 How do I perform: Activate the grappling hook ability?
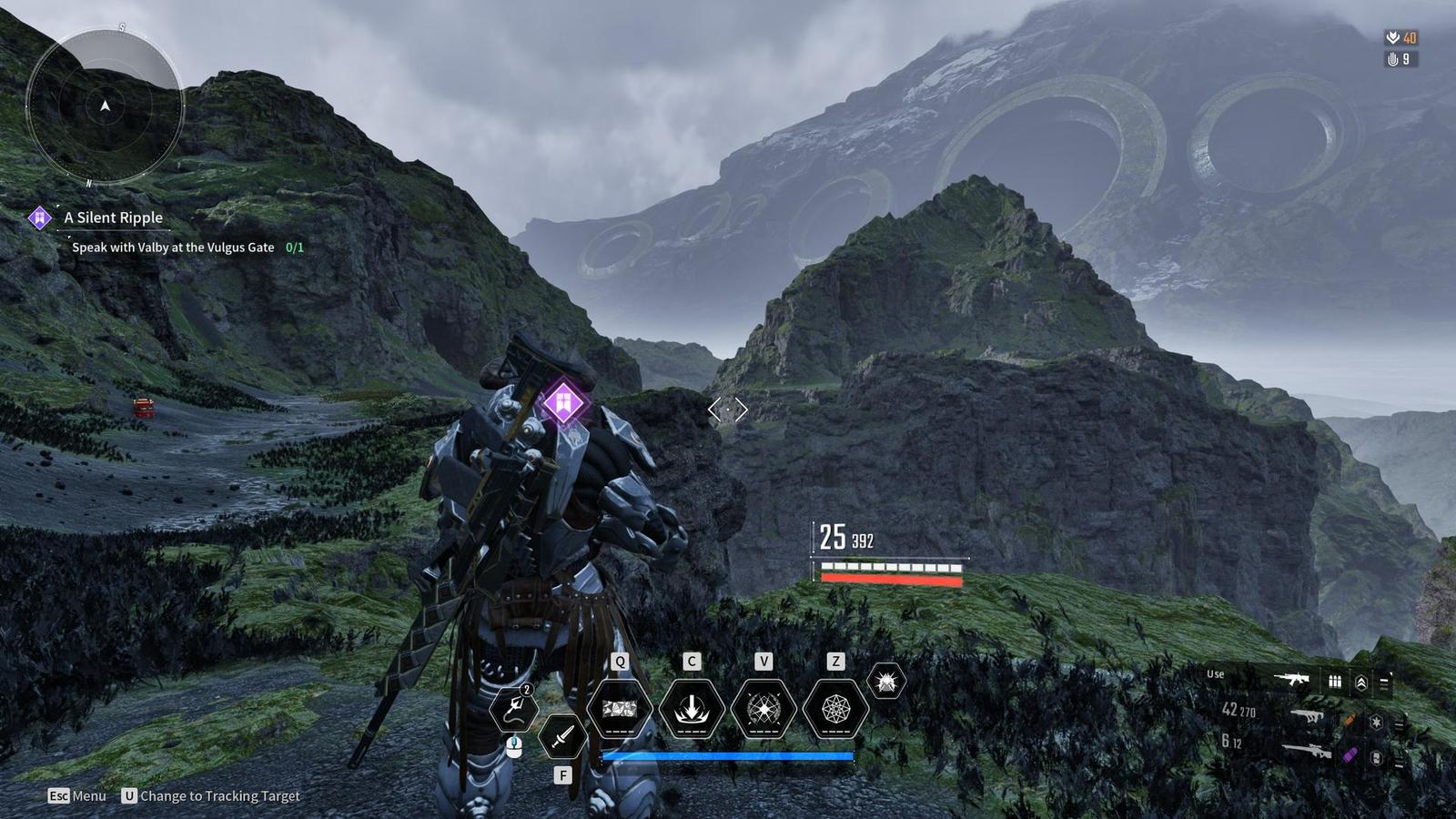point(515,708)
